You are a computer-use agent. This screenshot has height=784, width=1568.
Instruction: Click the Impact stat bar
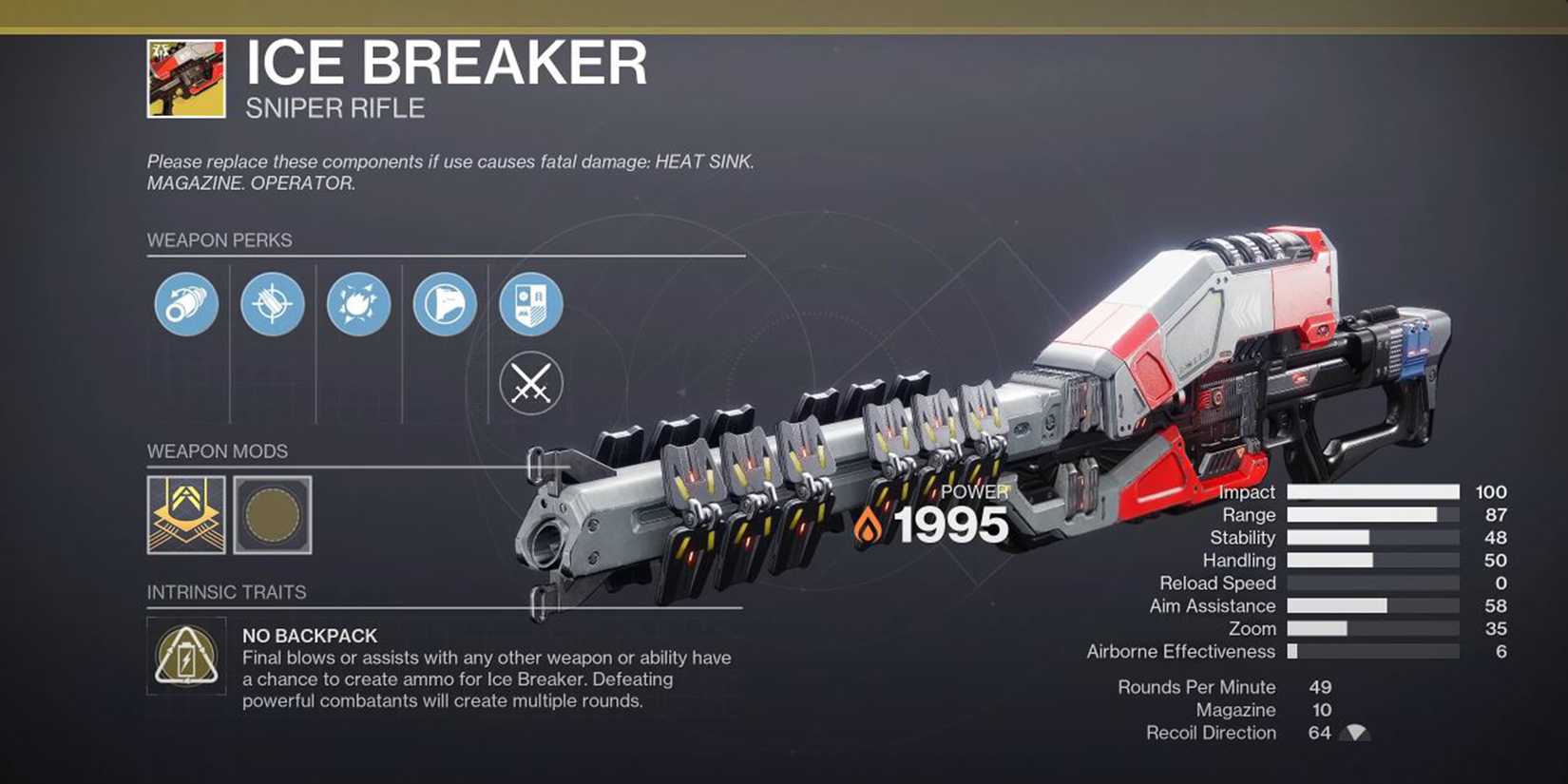[1368, 492]
